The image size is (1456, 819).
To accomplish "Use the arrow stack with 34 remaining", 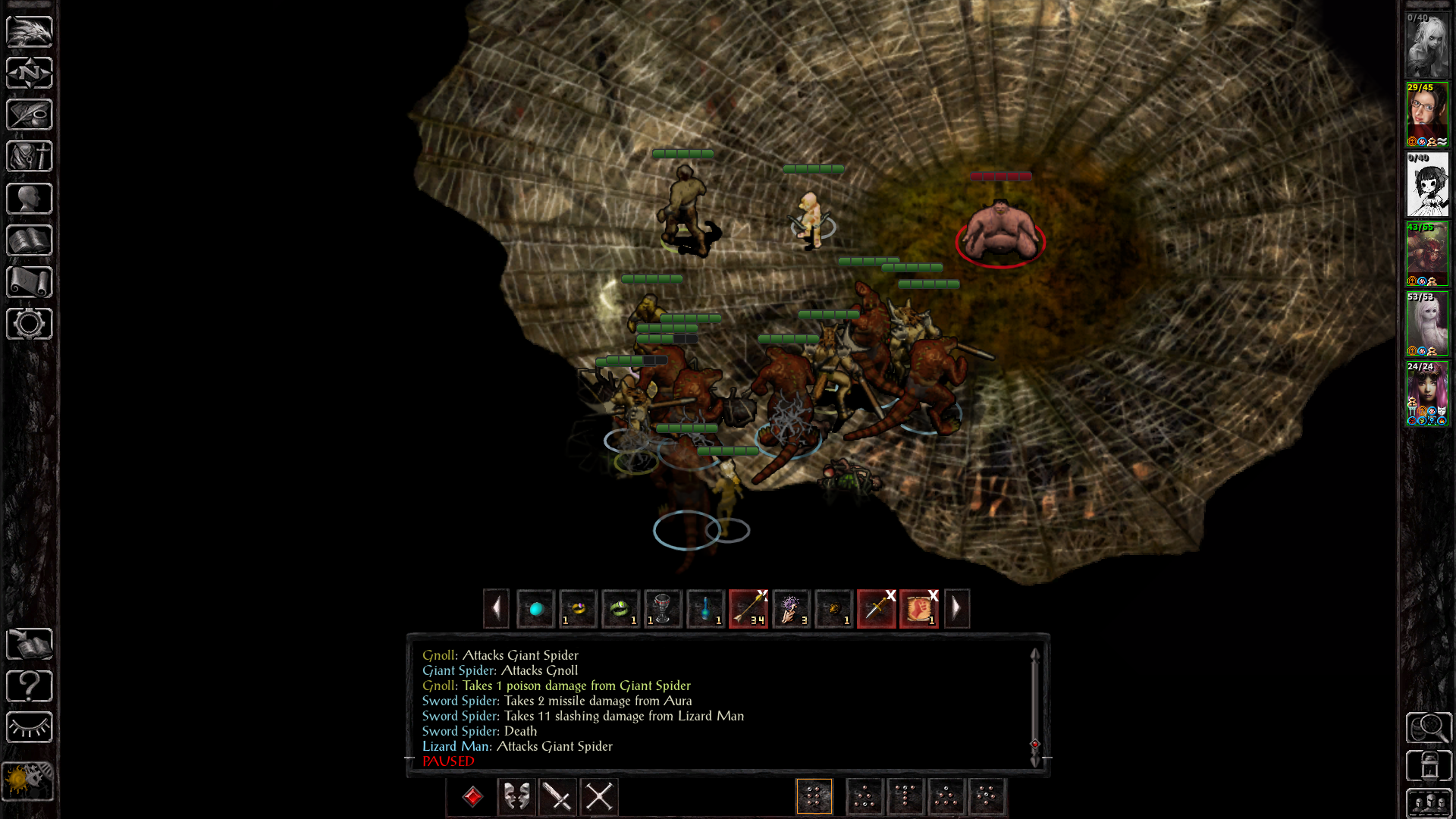I will click(748, 608).
